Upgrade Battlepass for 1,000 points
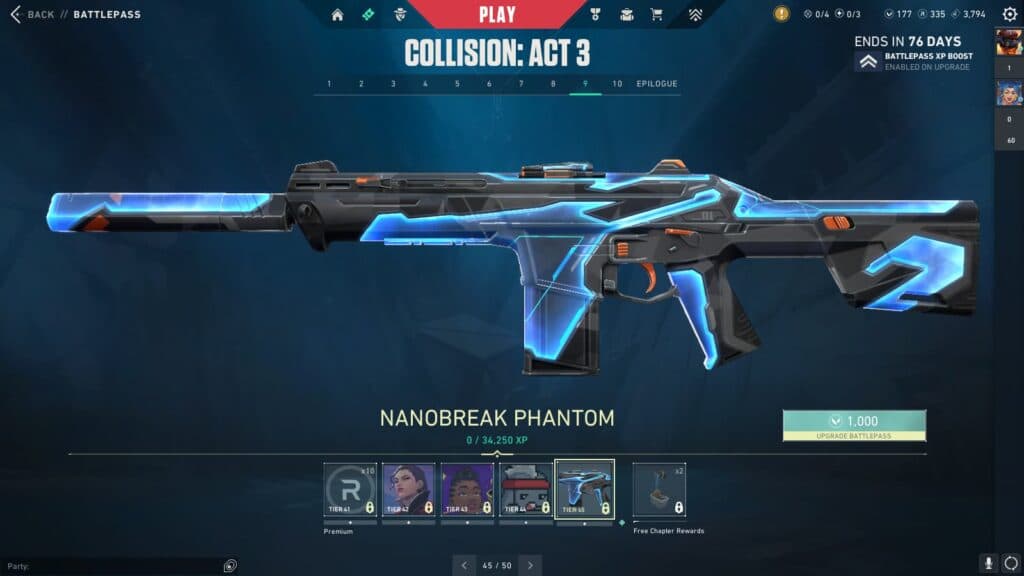The image size is (1024, 576). [854, 425]
